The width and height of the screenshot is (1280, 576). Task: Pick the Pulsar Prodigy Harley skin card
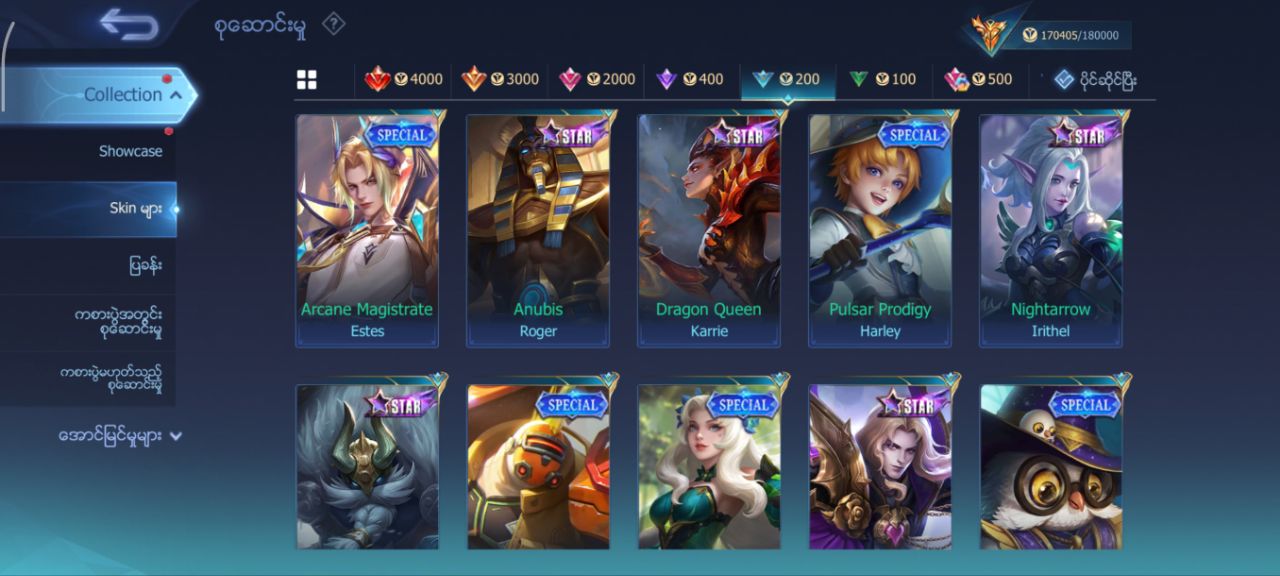point(880,230)
